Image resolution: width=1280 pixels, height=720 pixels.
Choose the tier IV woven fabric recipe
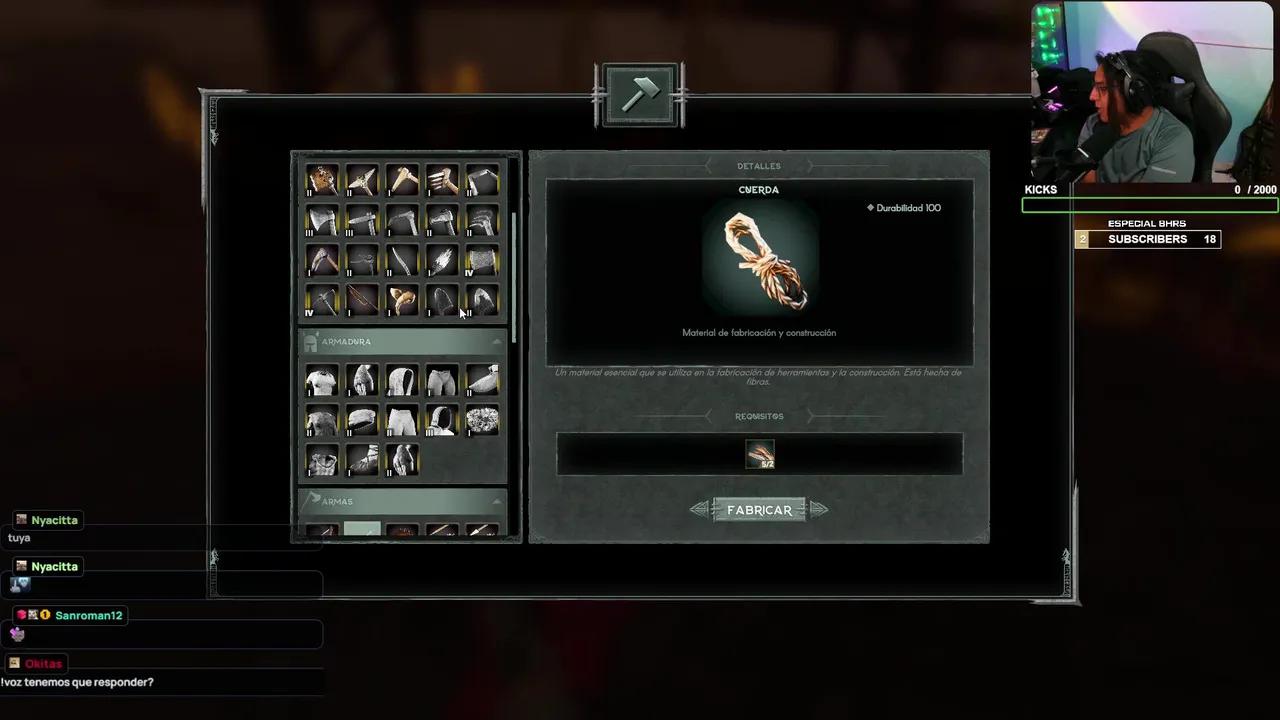[481, 260]
